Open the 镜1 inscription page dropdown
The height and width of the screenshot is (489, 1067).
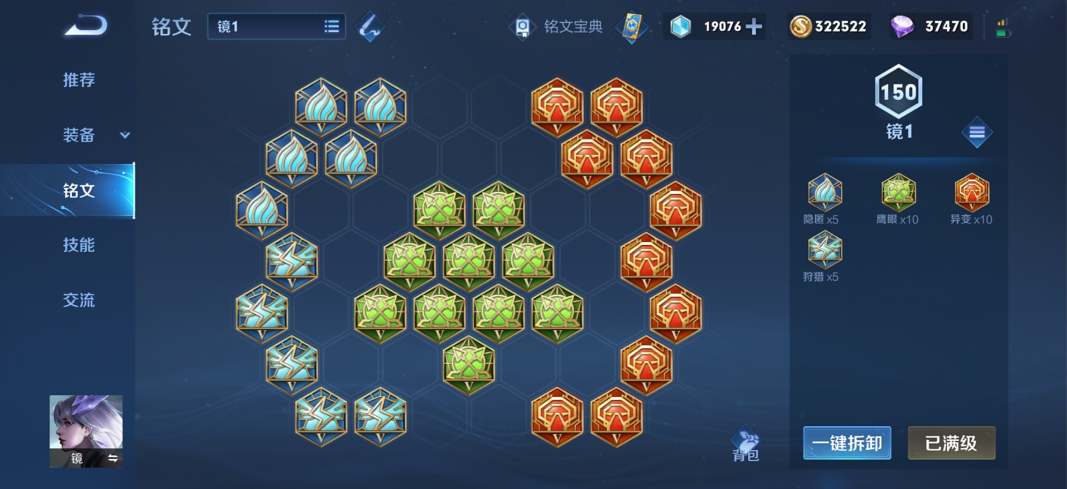coord(276,27)
